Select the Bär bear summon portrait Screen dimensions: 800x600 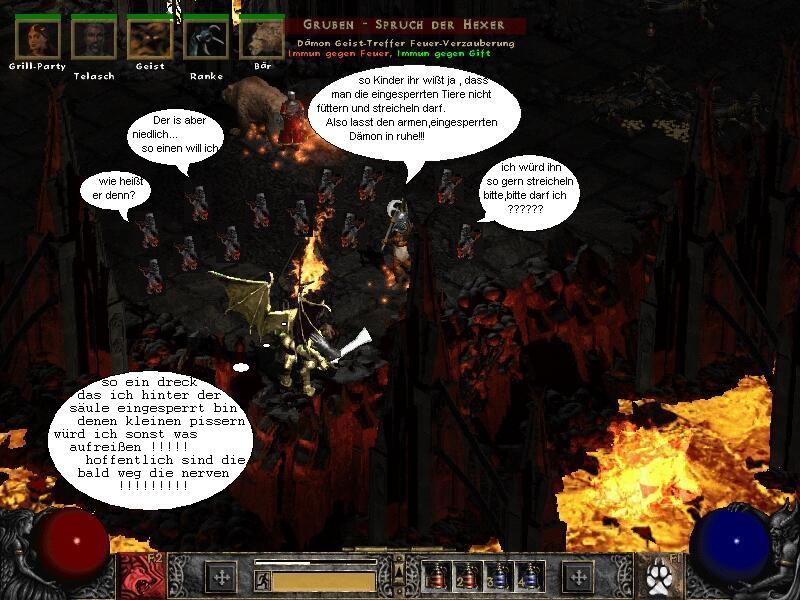[262, 39]
